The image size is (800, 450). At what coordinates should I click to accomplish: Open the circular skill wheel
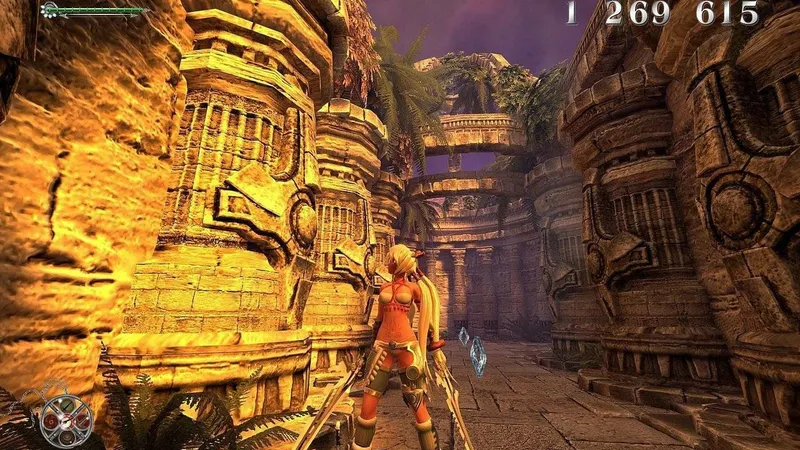pos(66,422)
